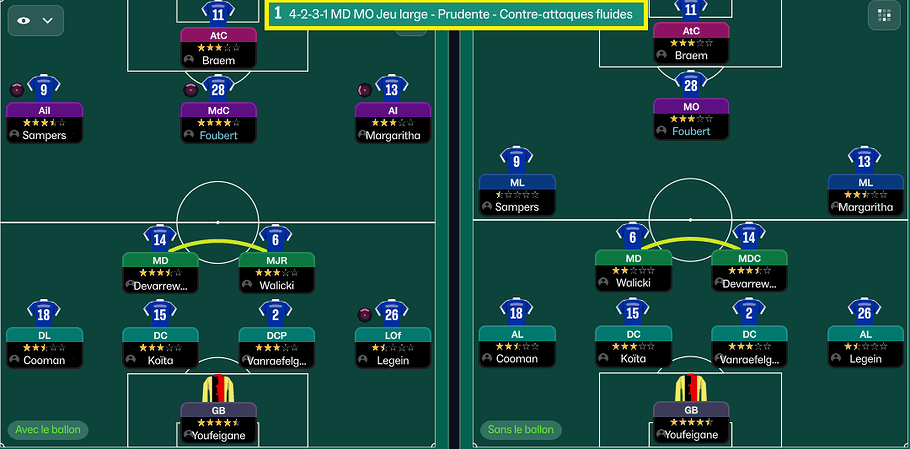Click the Avec le ballon label
Image resolution: width=910 pixels, height=449 pixels.
coord(48,430)
